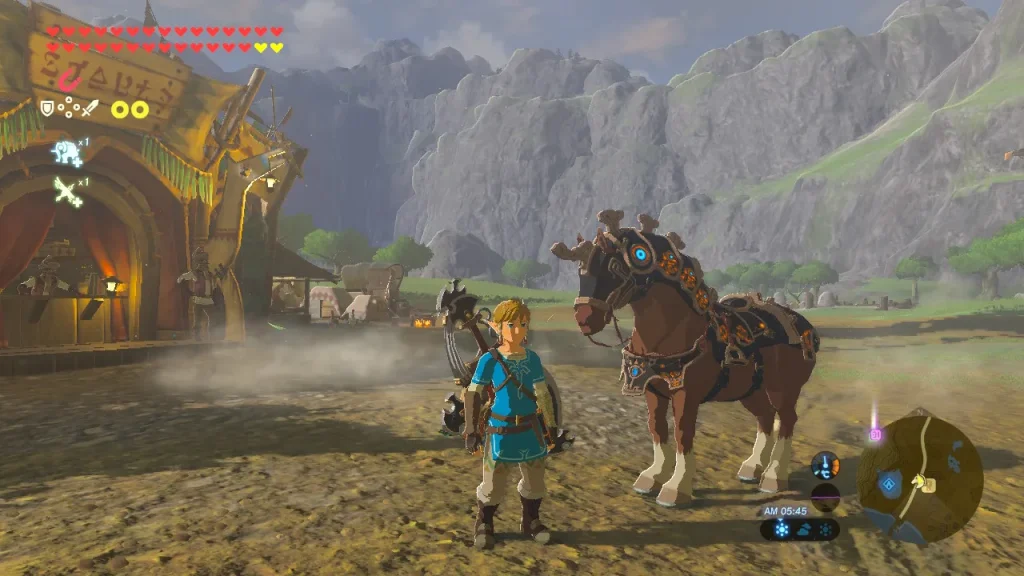Select the cloudy weather forecast icon
The image size is (1024, 576).
point(805,529)
